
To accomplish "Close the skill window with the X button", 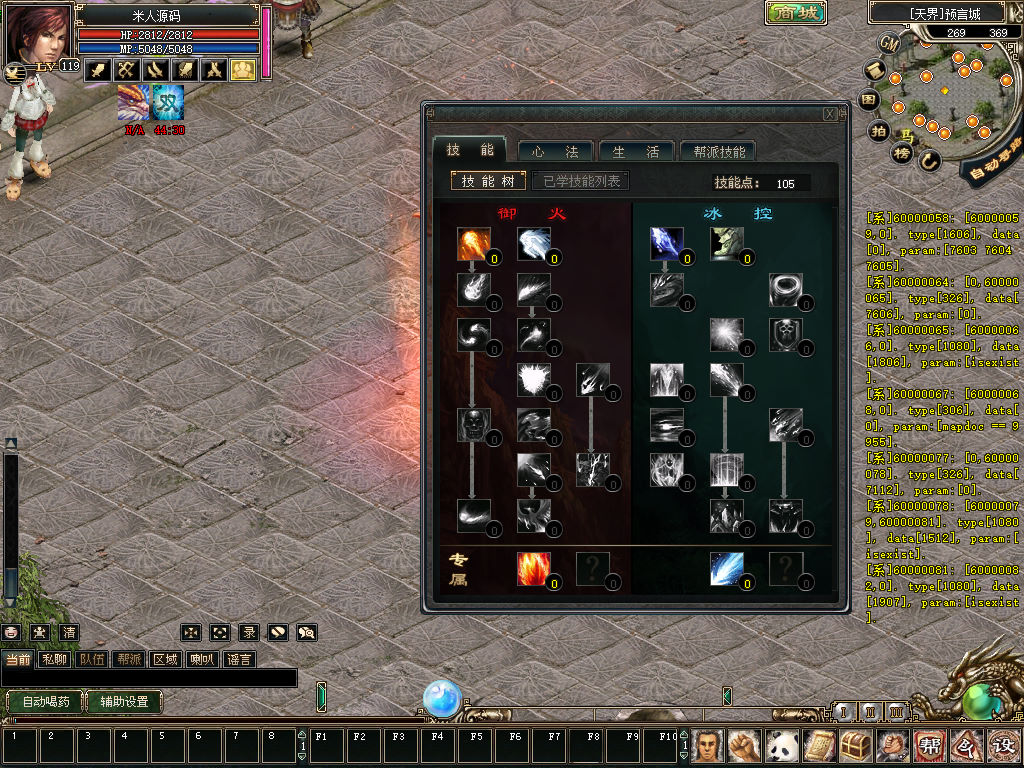I will pyautogui.click(x=830, y=114).
